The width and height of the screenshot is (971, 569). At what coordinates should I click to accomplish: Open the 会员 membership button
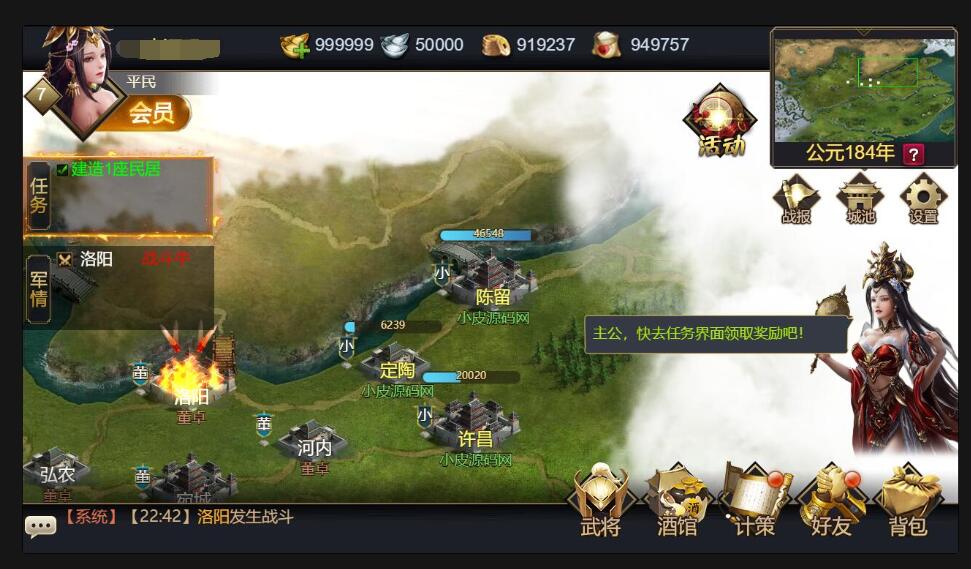[x=152, y=112]
